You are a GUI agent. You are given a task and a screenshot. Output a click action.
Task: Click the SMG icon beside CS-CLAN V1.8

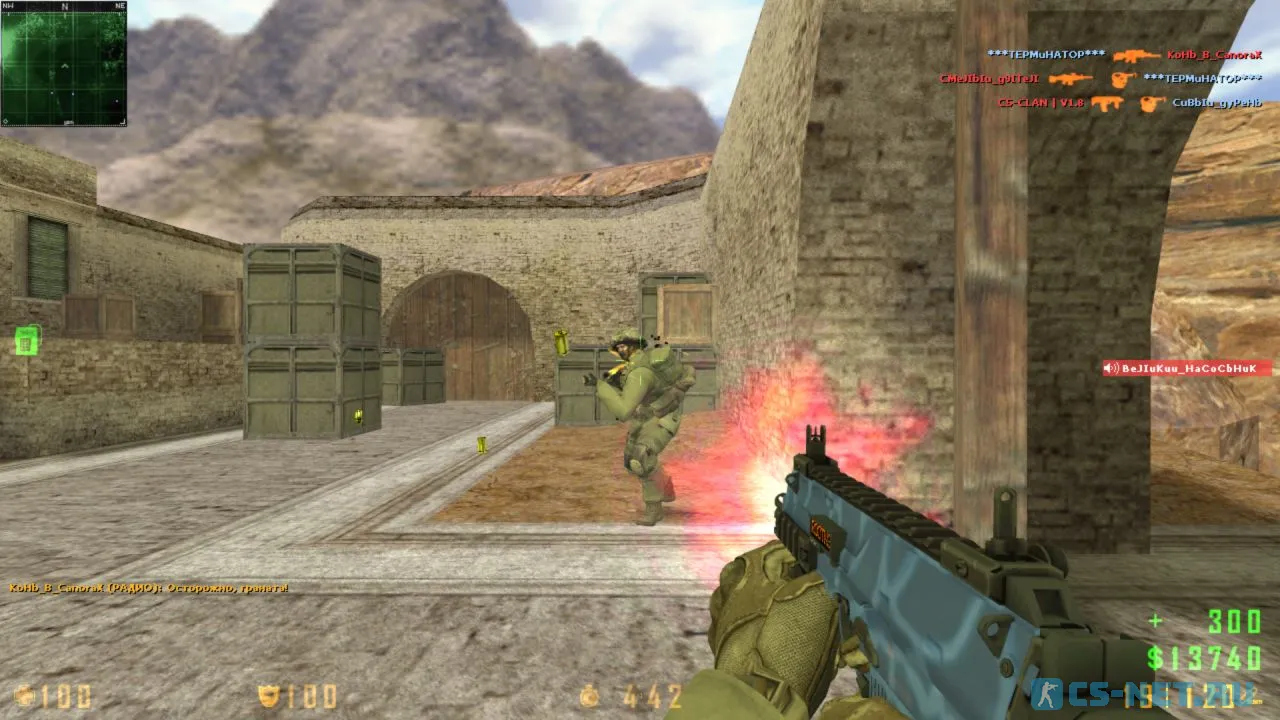click(1106, 103)
